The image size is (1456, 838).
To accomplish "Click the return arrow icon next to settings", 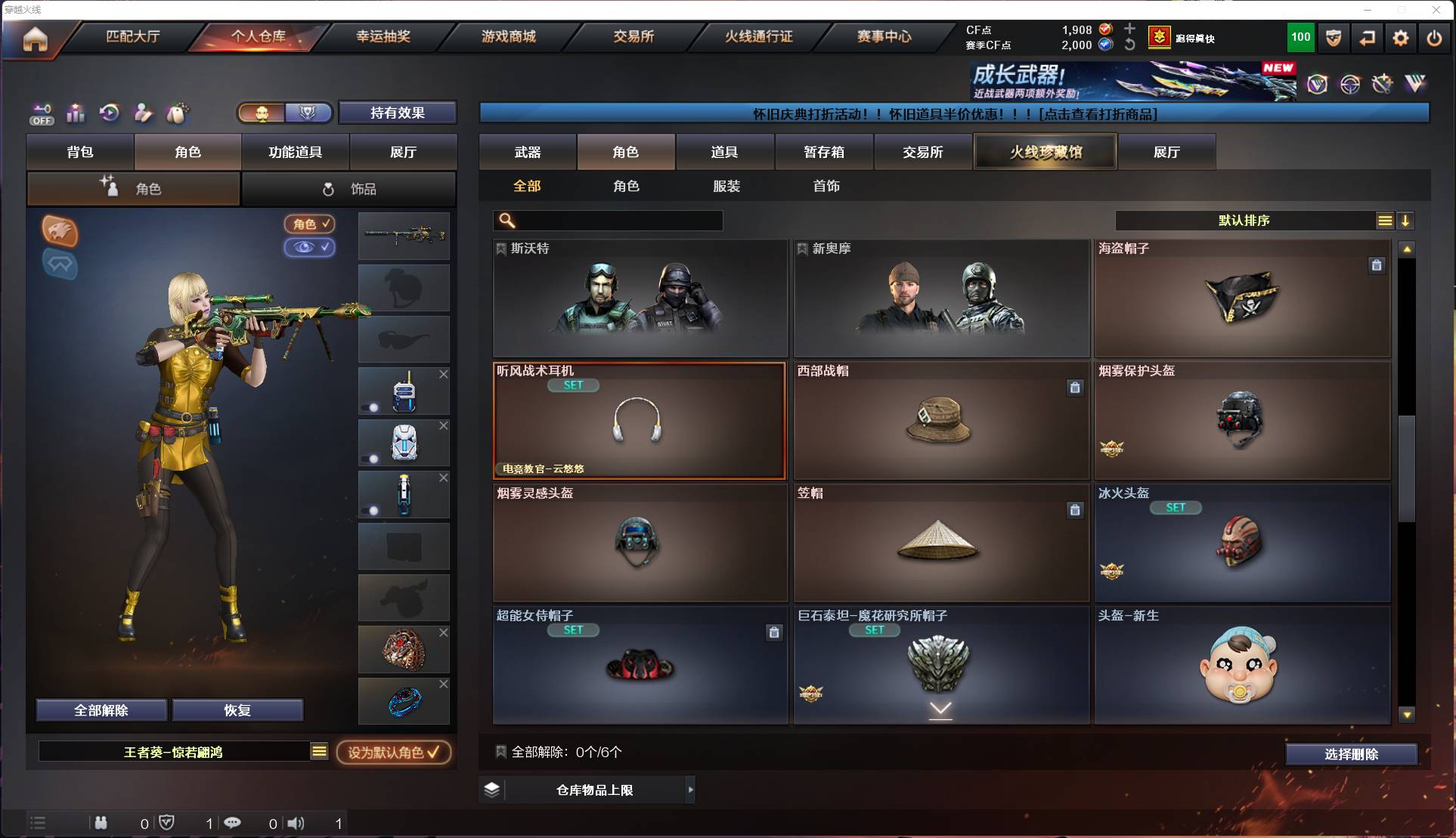I will pyautogui.click(x=1367, y=38).
